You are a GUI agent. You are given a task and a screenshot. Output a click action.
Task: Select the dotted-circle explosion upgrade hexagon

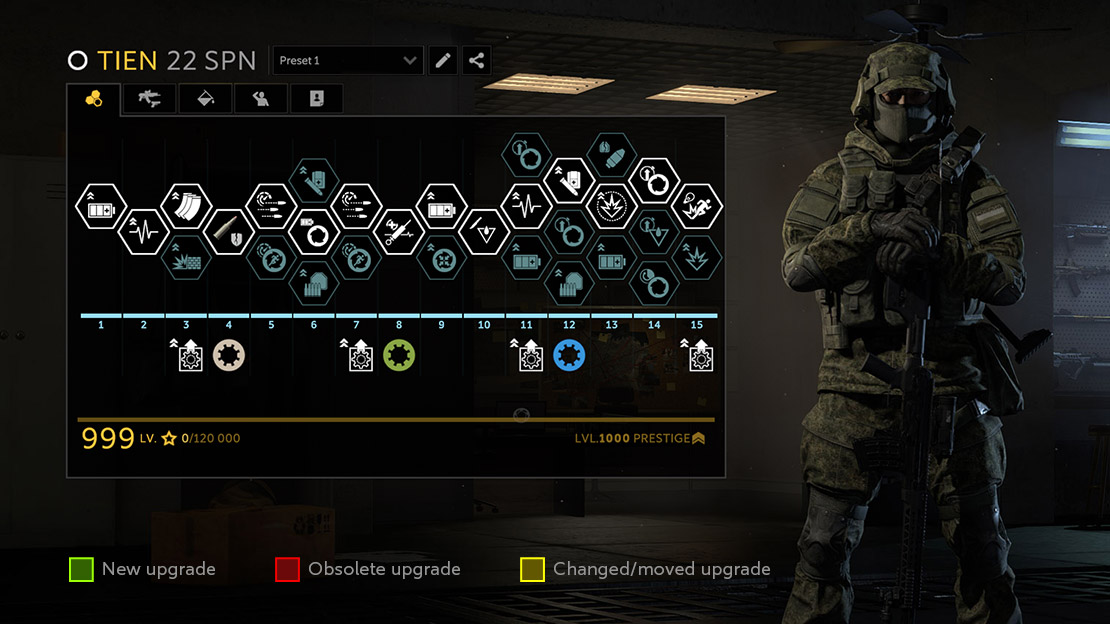coord(611,207)
